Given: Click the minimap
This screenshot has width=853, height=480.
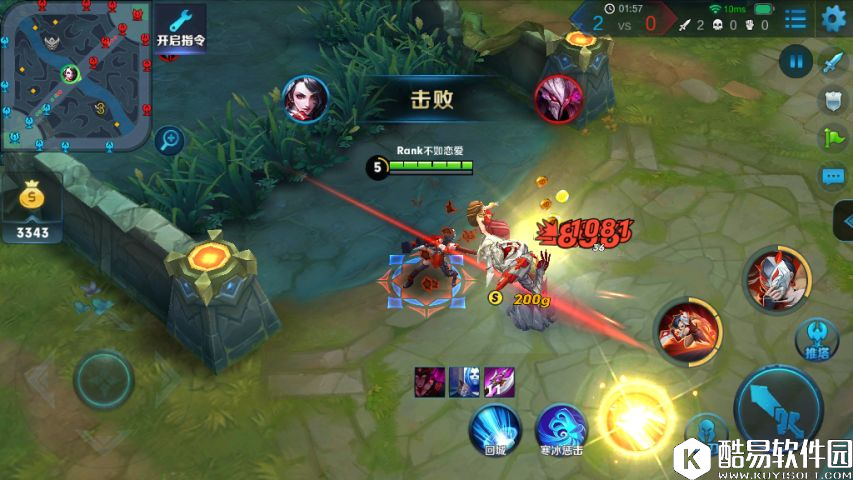Looking at the screenshot, I should (x=75, y=75).
